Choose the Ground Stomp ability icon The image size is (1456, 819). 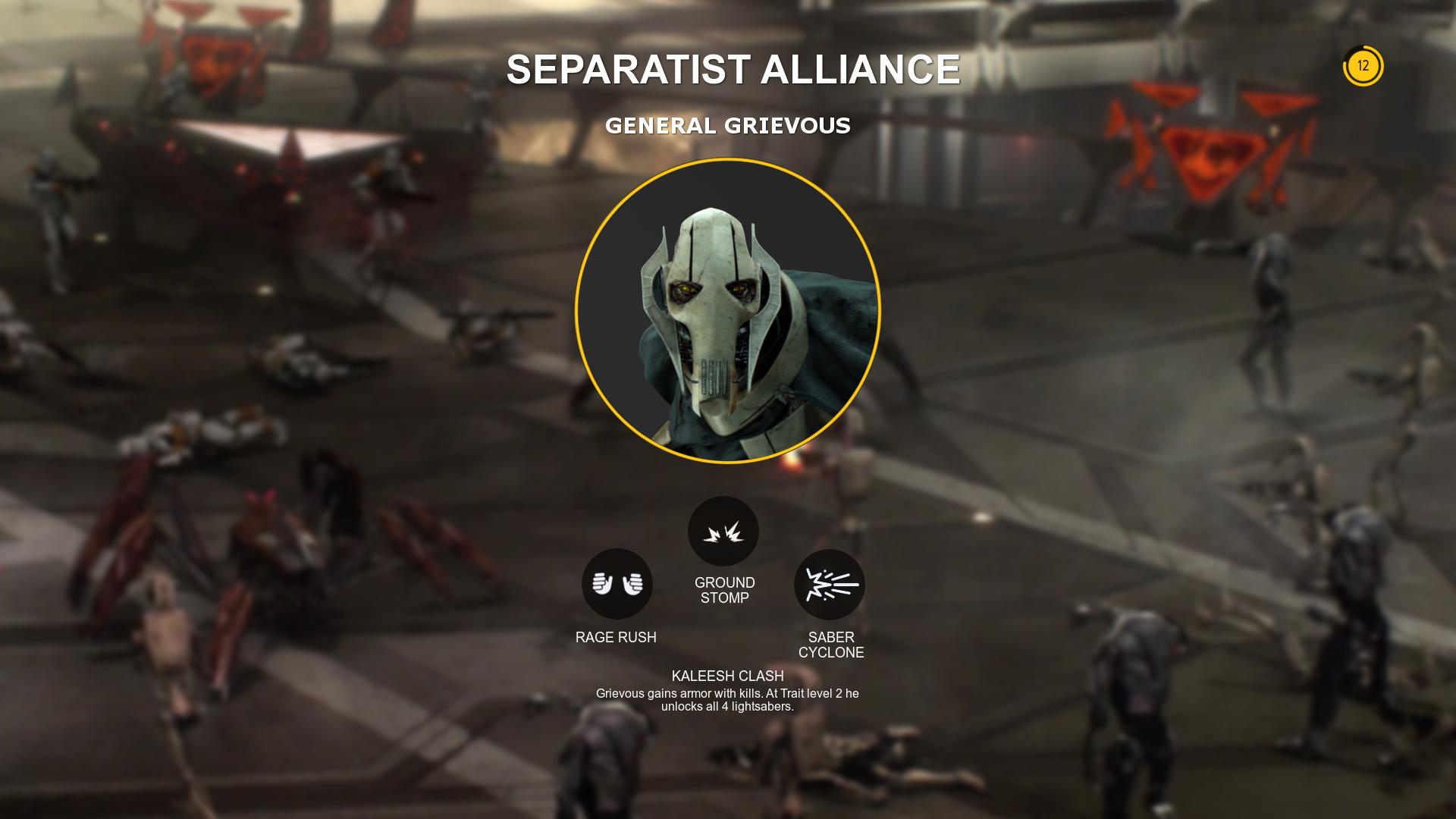pos(723,531)
